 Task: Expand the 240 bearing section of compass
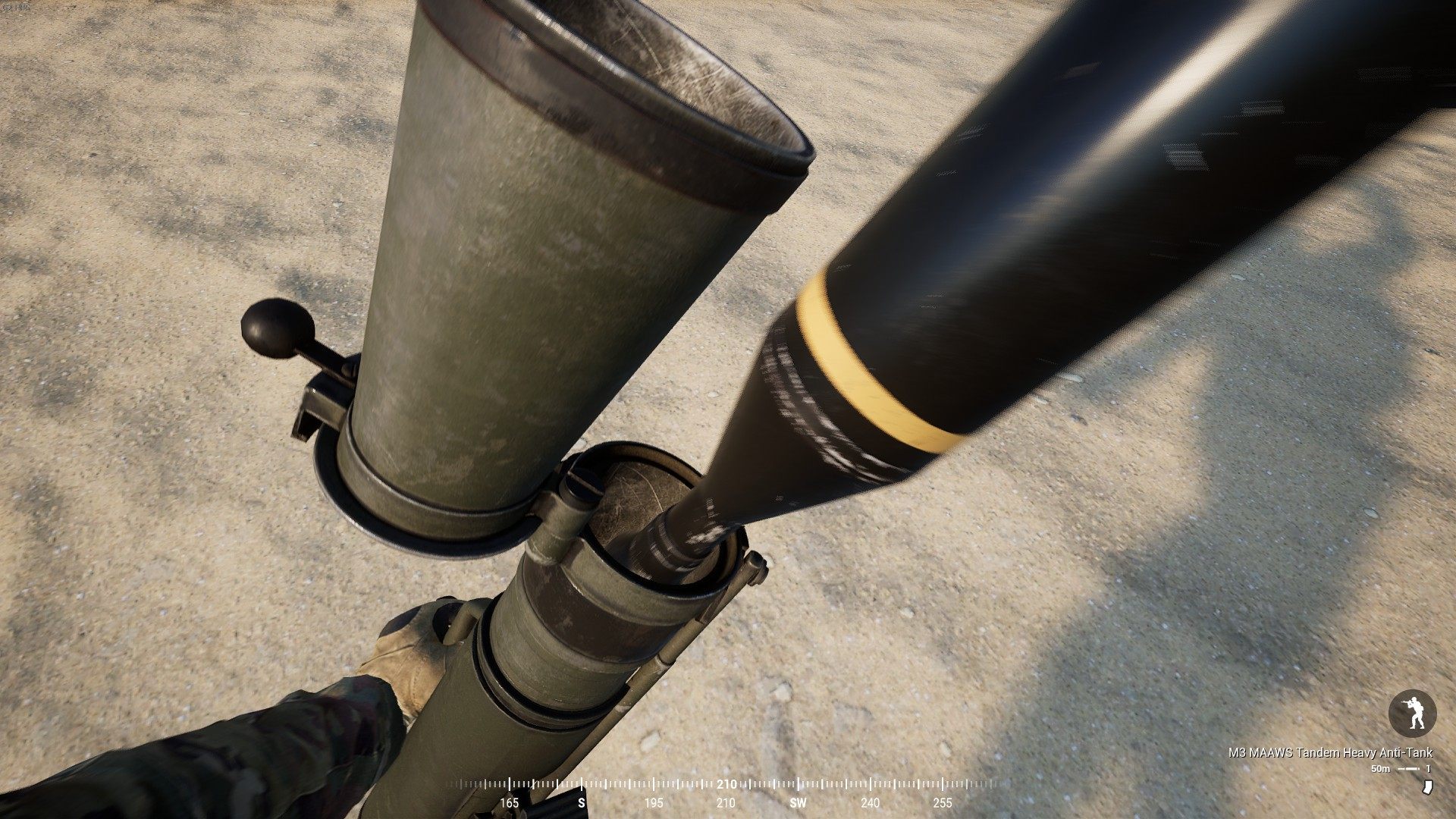pyautogui.click(x=869, y=801)
